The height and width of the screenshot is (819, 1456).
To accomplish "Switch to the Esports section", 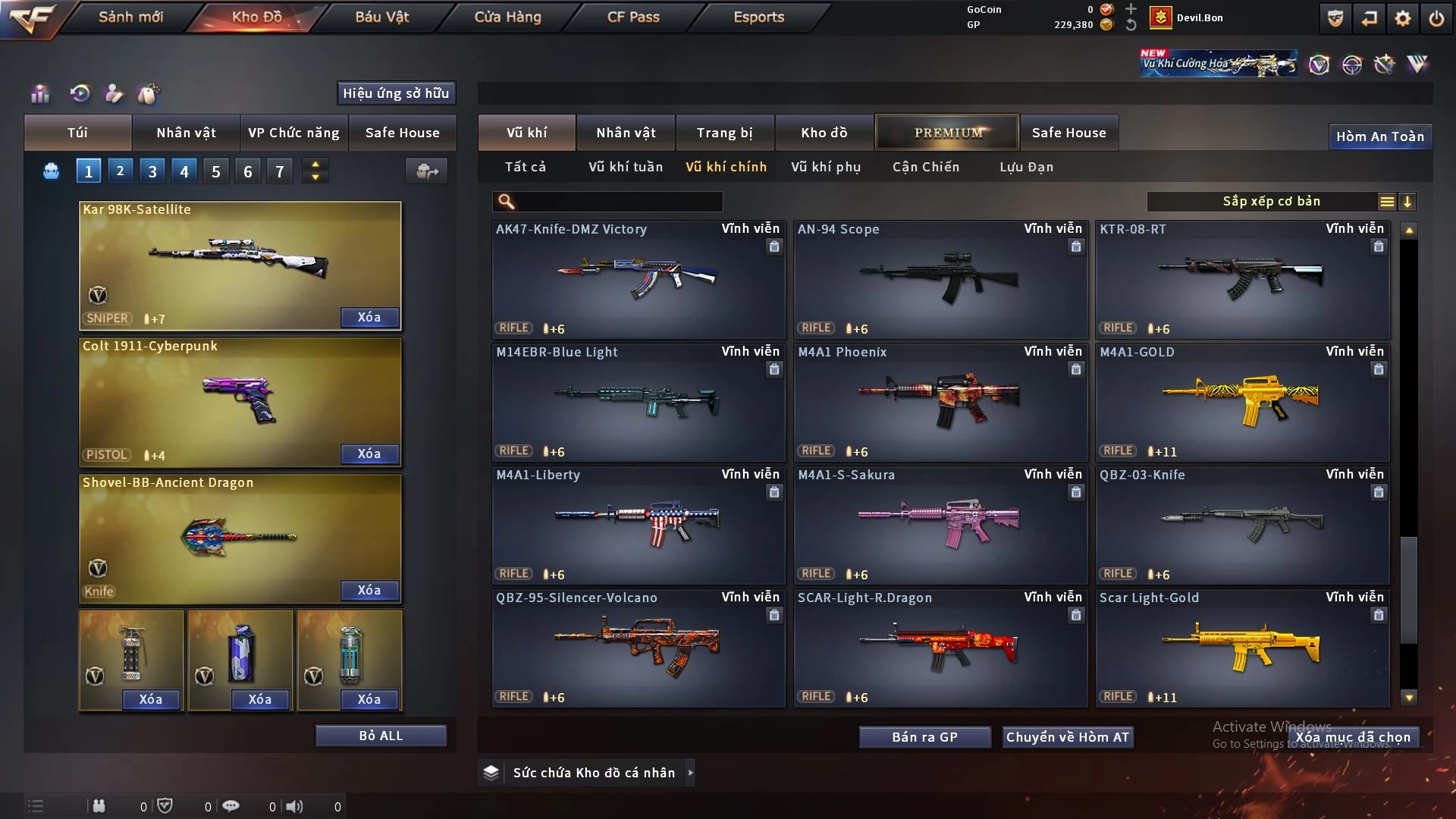I will tap(758, 17).
